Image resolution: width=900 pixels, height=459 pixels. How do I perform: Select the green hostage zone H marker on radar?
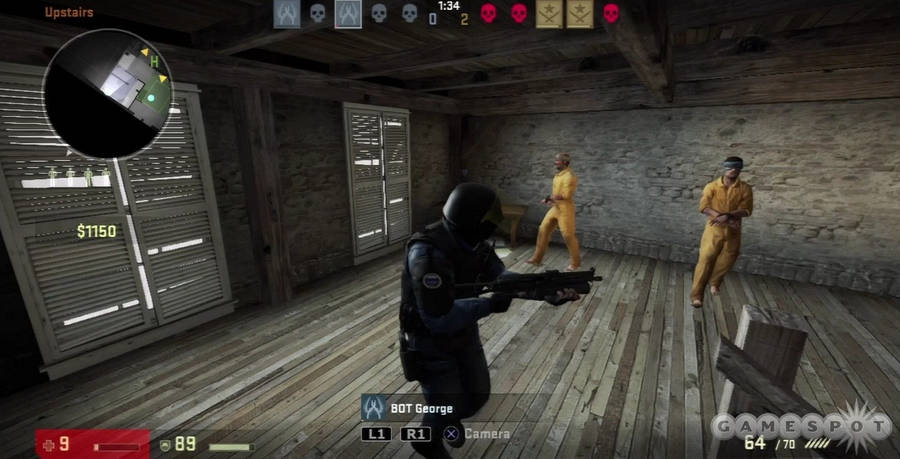pos(155,63)
